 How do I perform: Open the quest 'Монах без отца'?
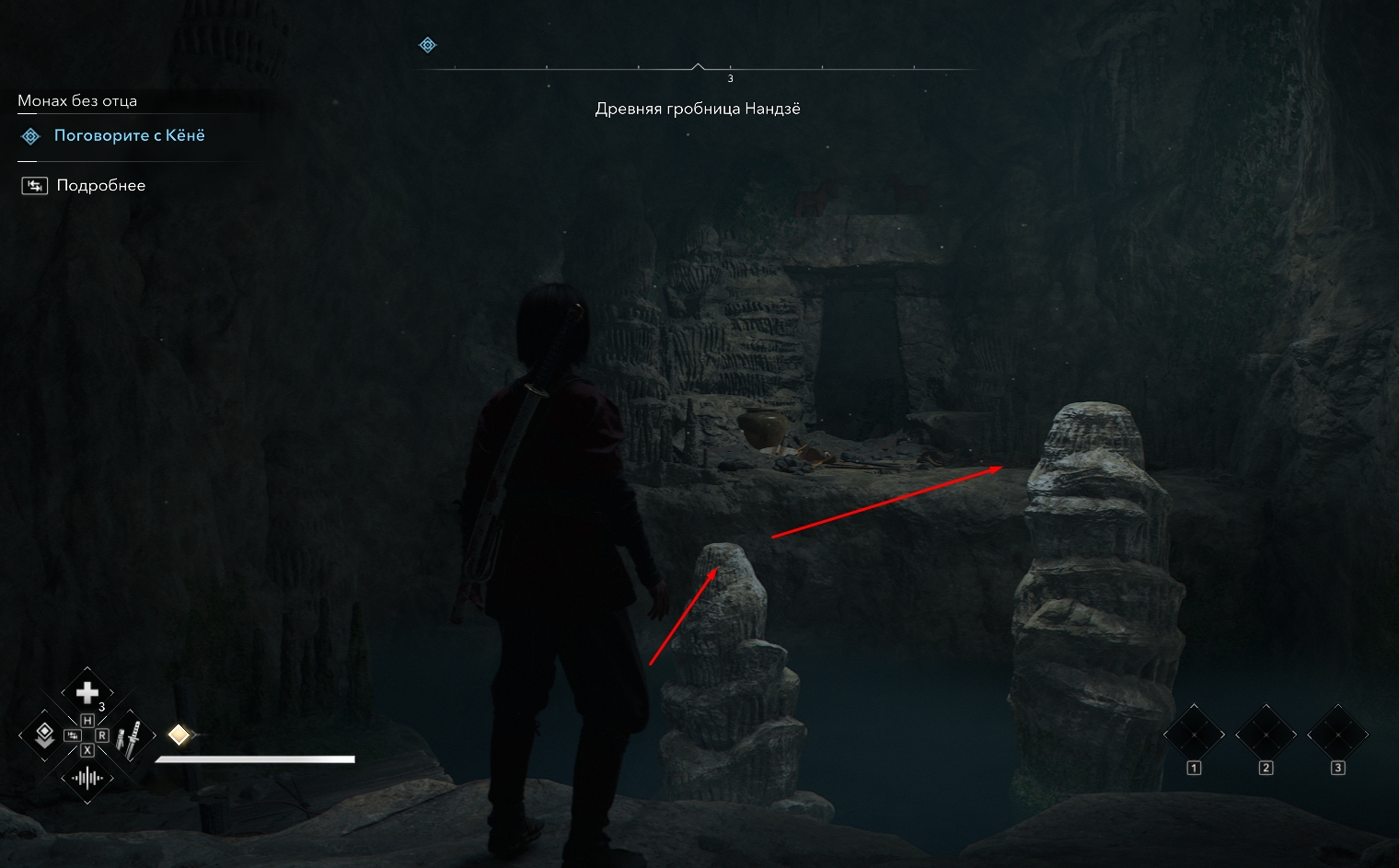coord(77,101)
